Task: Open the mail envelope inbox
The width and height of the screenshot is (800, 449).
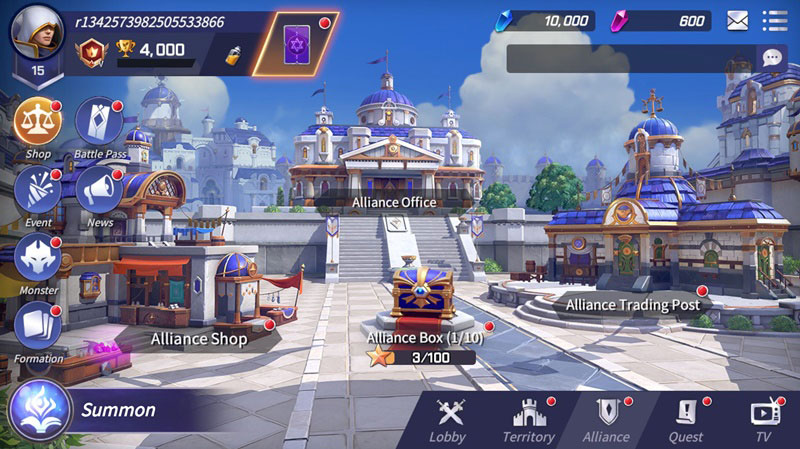Action: tap(738, 20)
